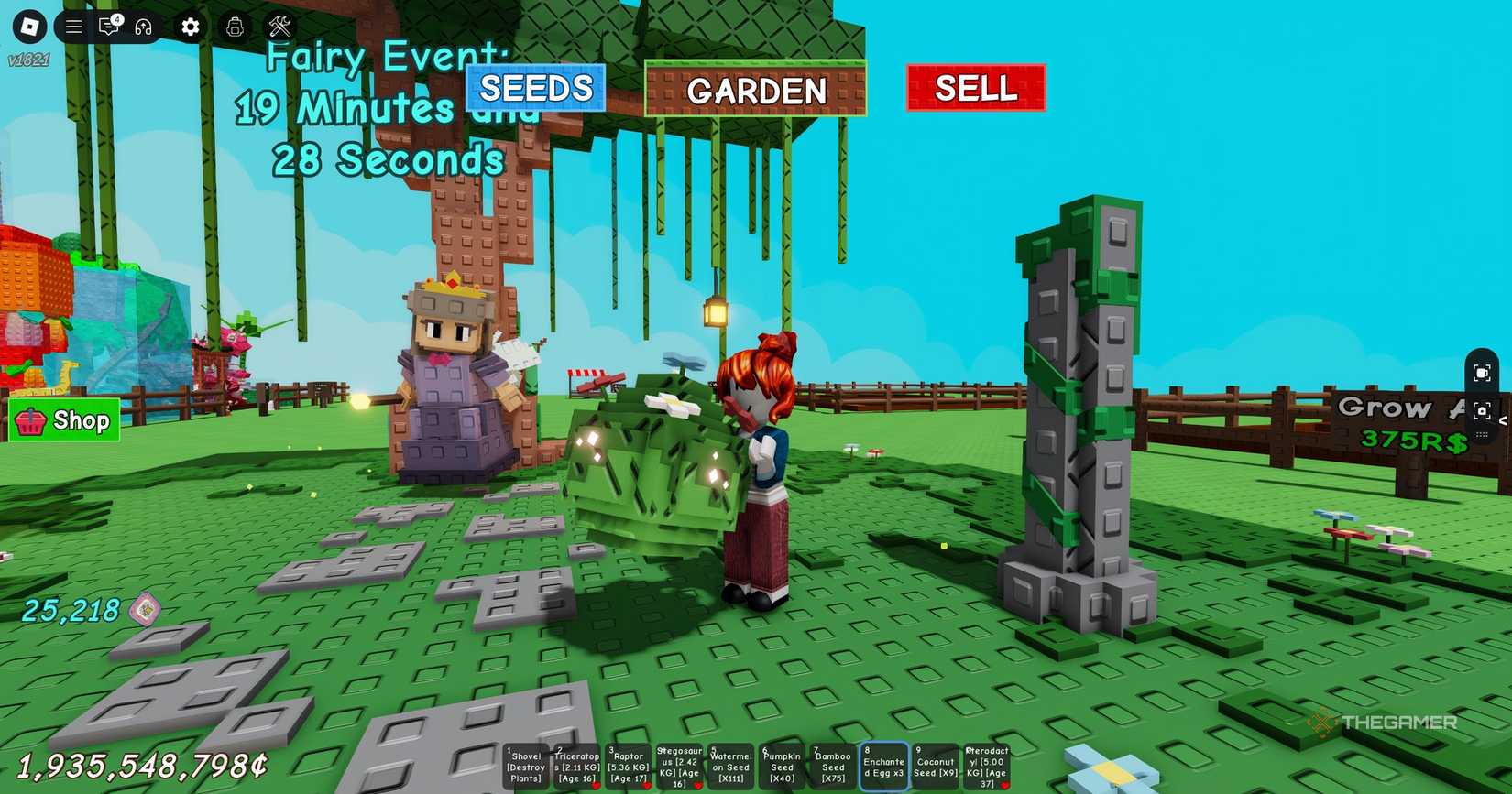Open the hammer and wrench tools icon

click(280, 27)
